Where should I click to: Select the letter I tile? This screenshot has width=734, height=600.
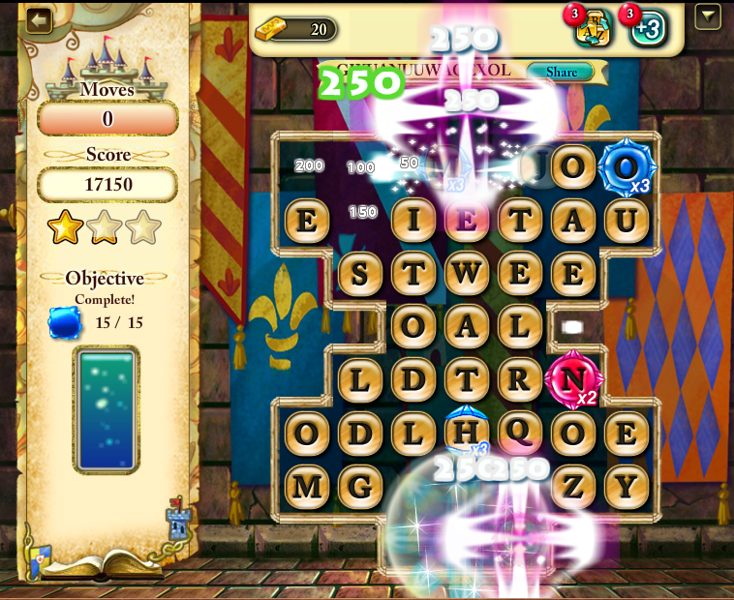tap(413, 220)
